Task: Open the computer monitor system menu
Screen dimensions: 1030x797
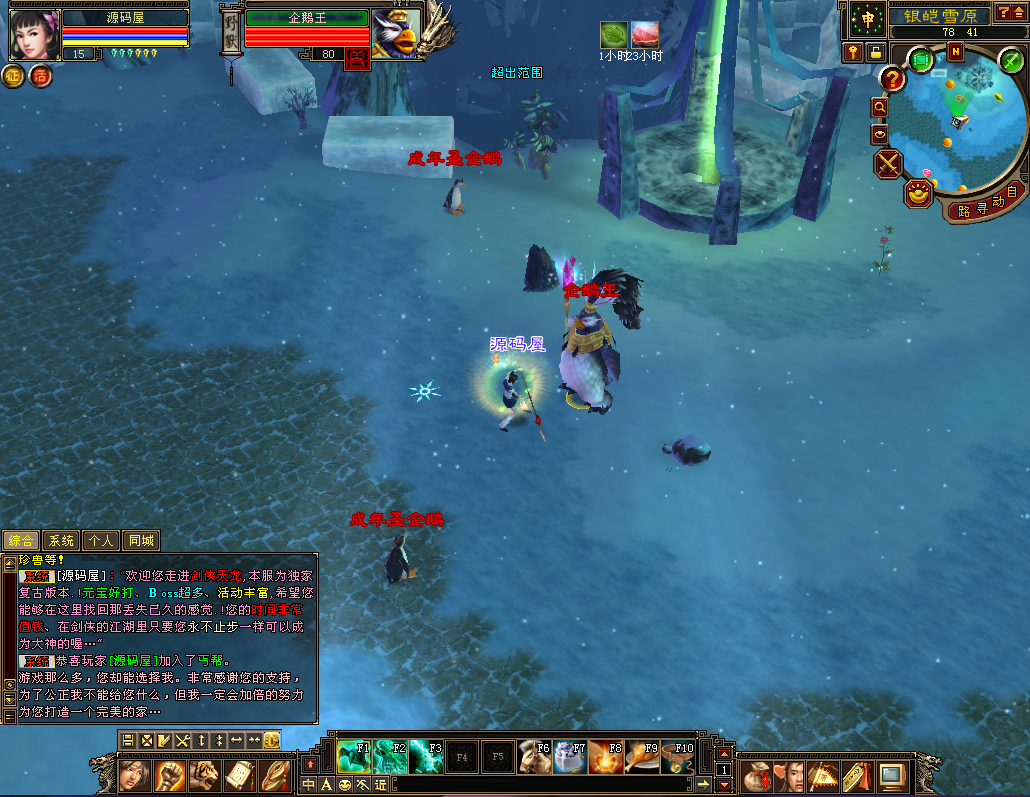Action: (892, 775)
